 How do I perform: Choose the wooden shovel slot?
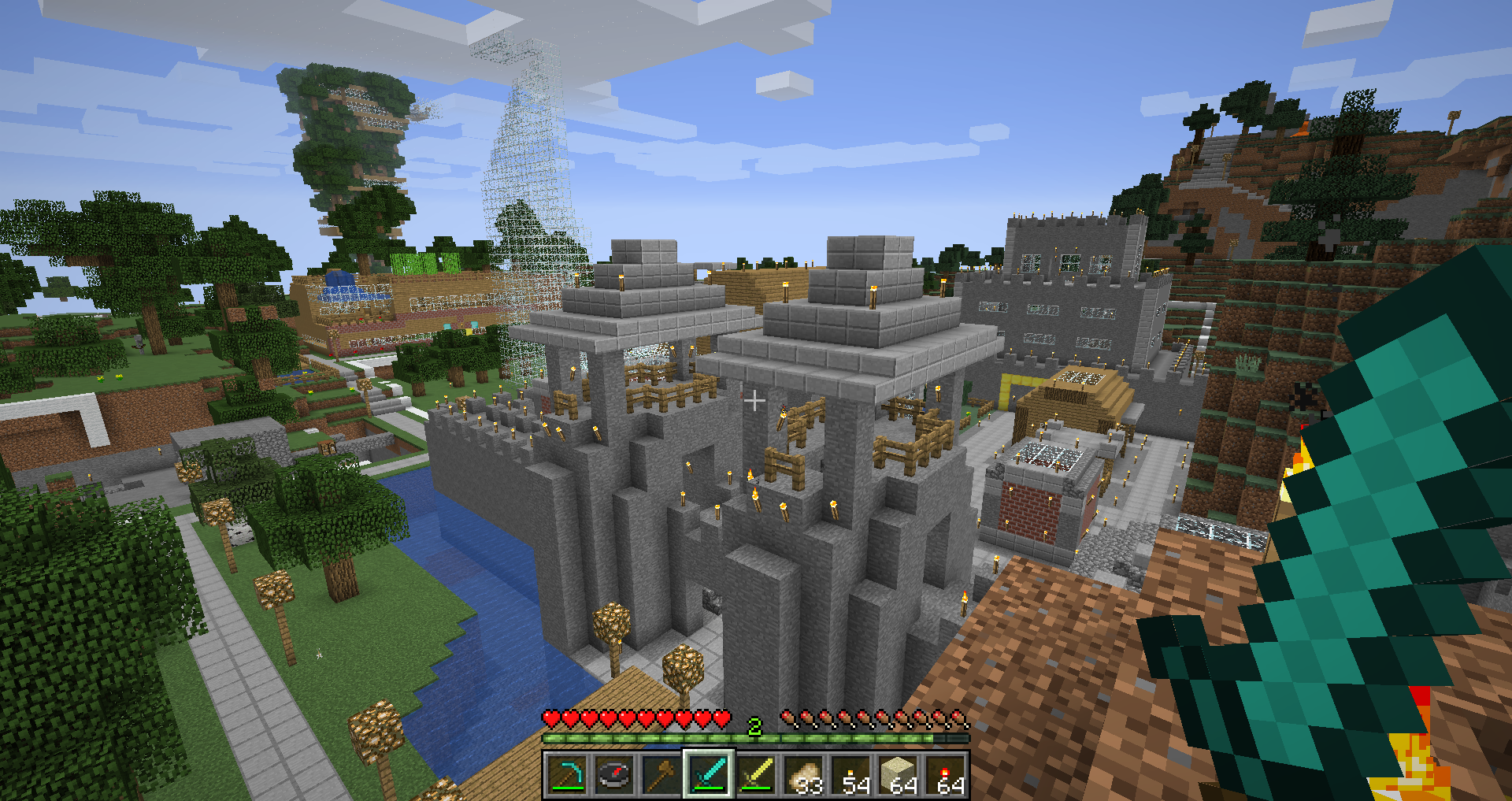click(661, 775)
